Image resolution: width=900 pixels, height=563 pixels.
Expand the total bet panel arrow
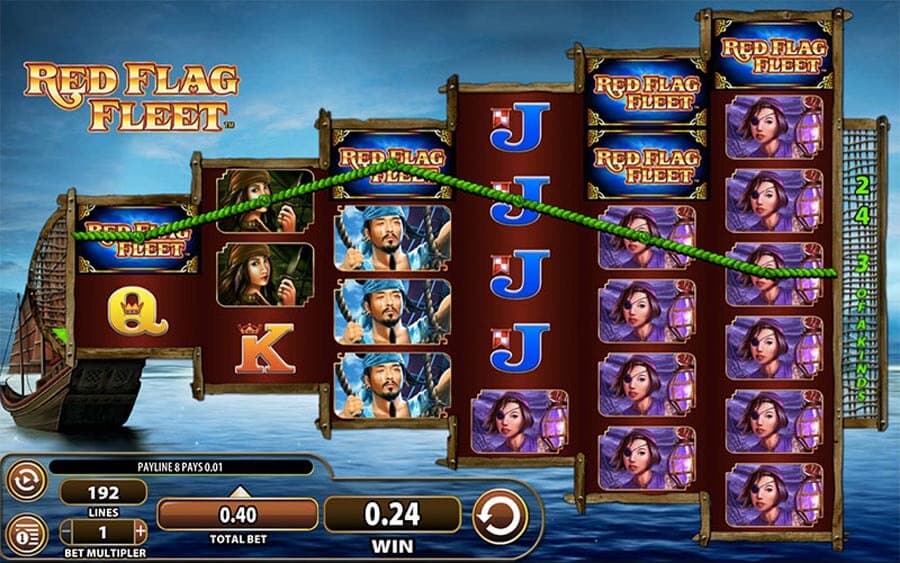[238, 491]
